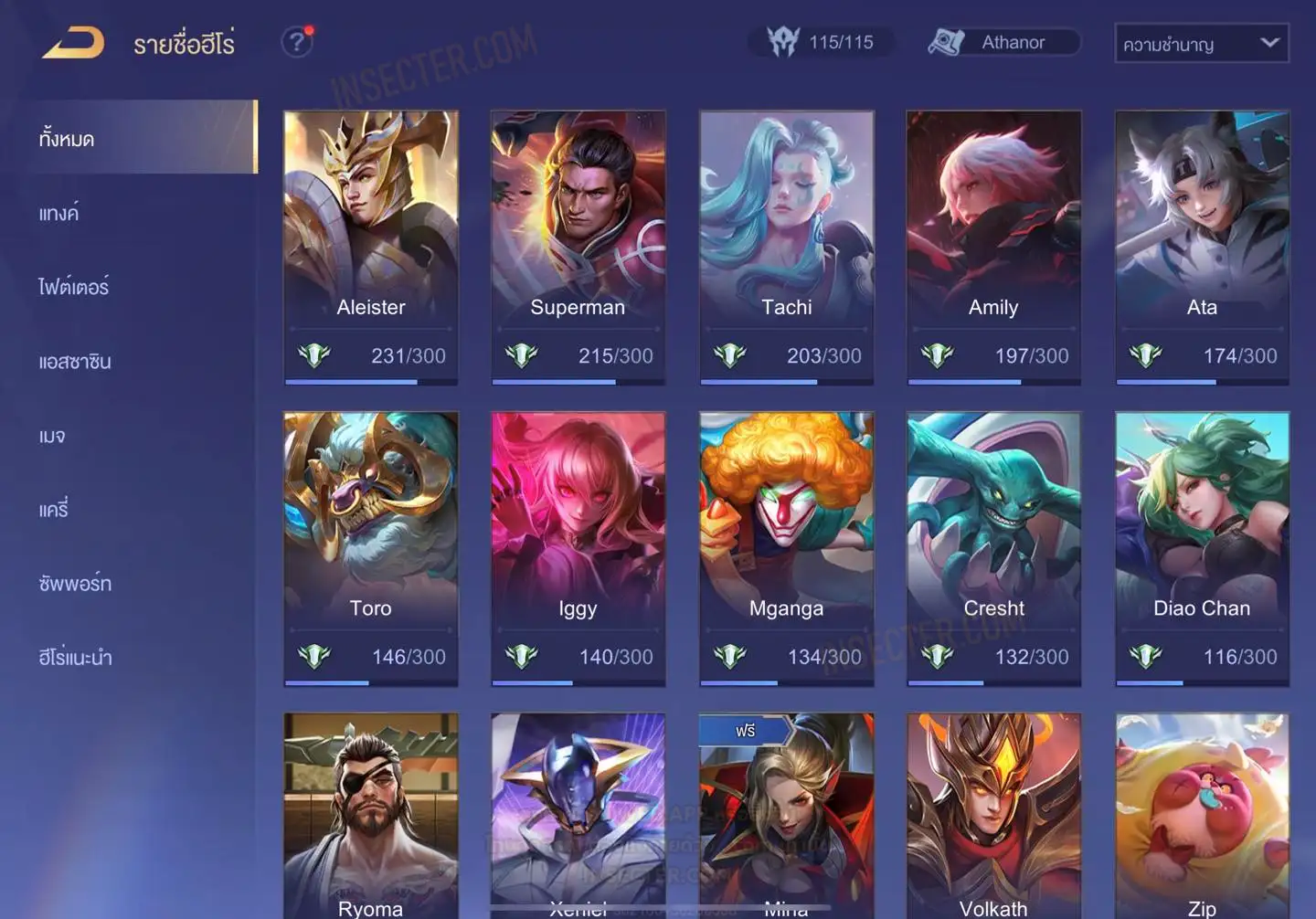Switch to the แทงค์ category
Image resolution: width=1316 pixels, height=919 pixels.
(x=59, y=214)
